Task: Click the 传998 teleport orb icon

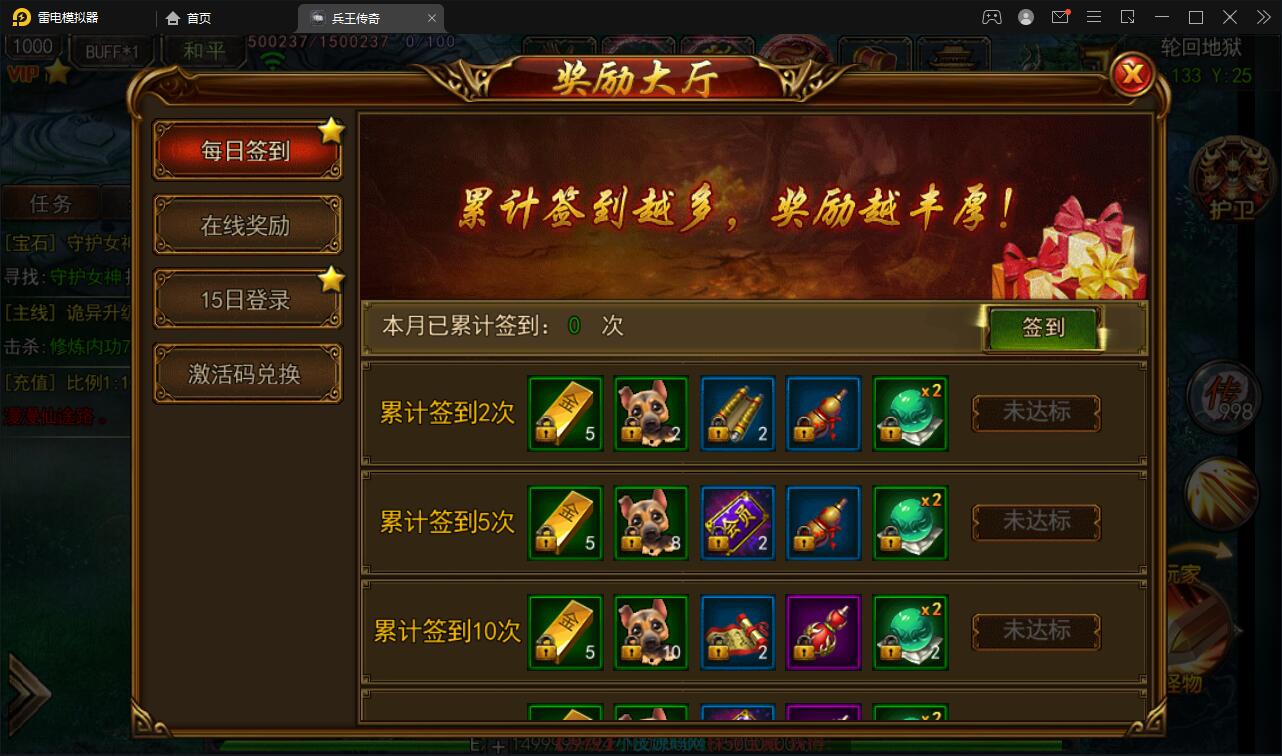Action: point(1222,397)
